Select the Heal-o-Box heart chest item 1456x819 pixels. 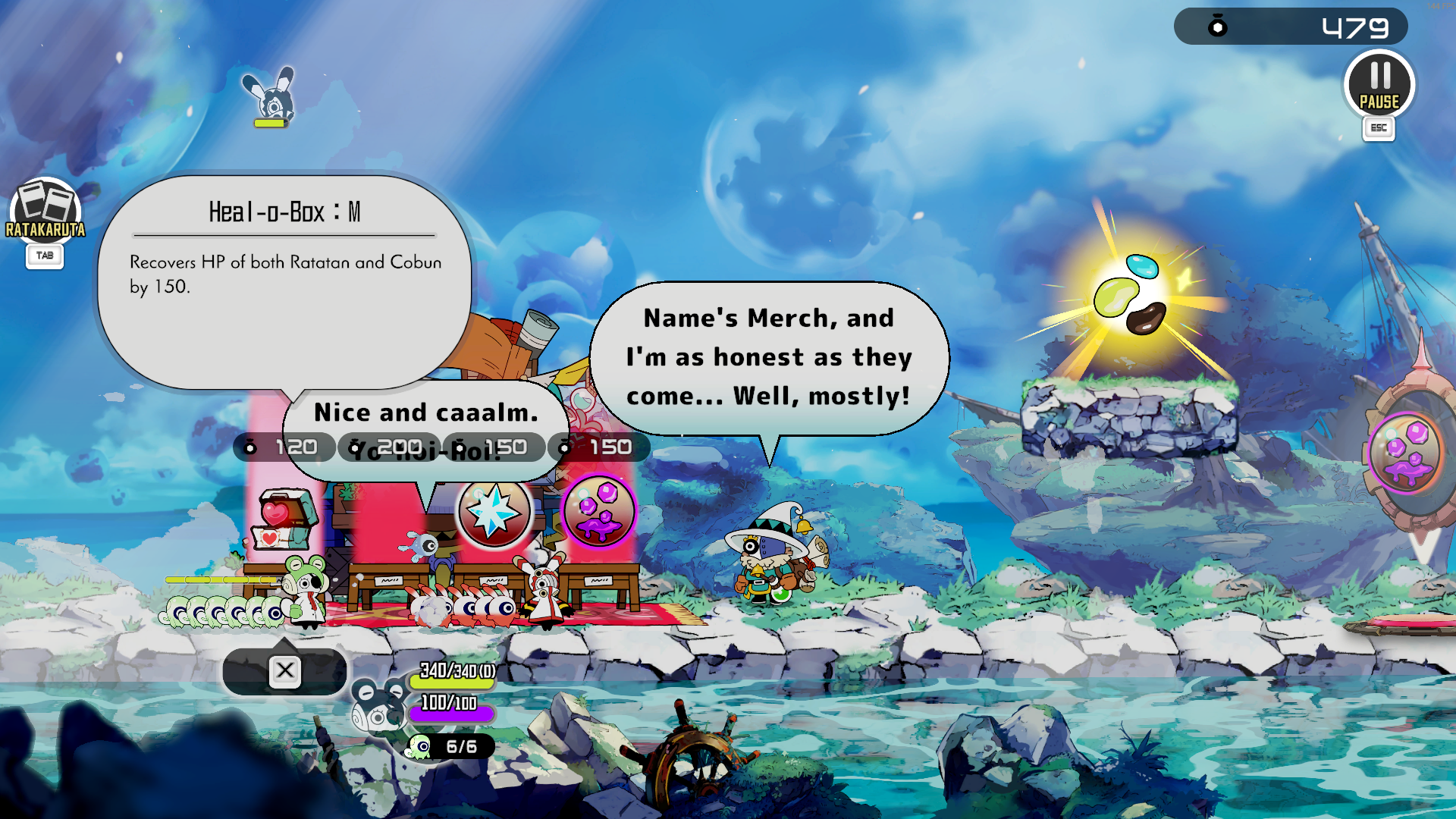(282, 517)
